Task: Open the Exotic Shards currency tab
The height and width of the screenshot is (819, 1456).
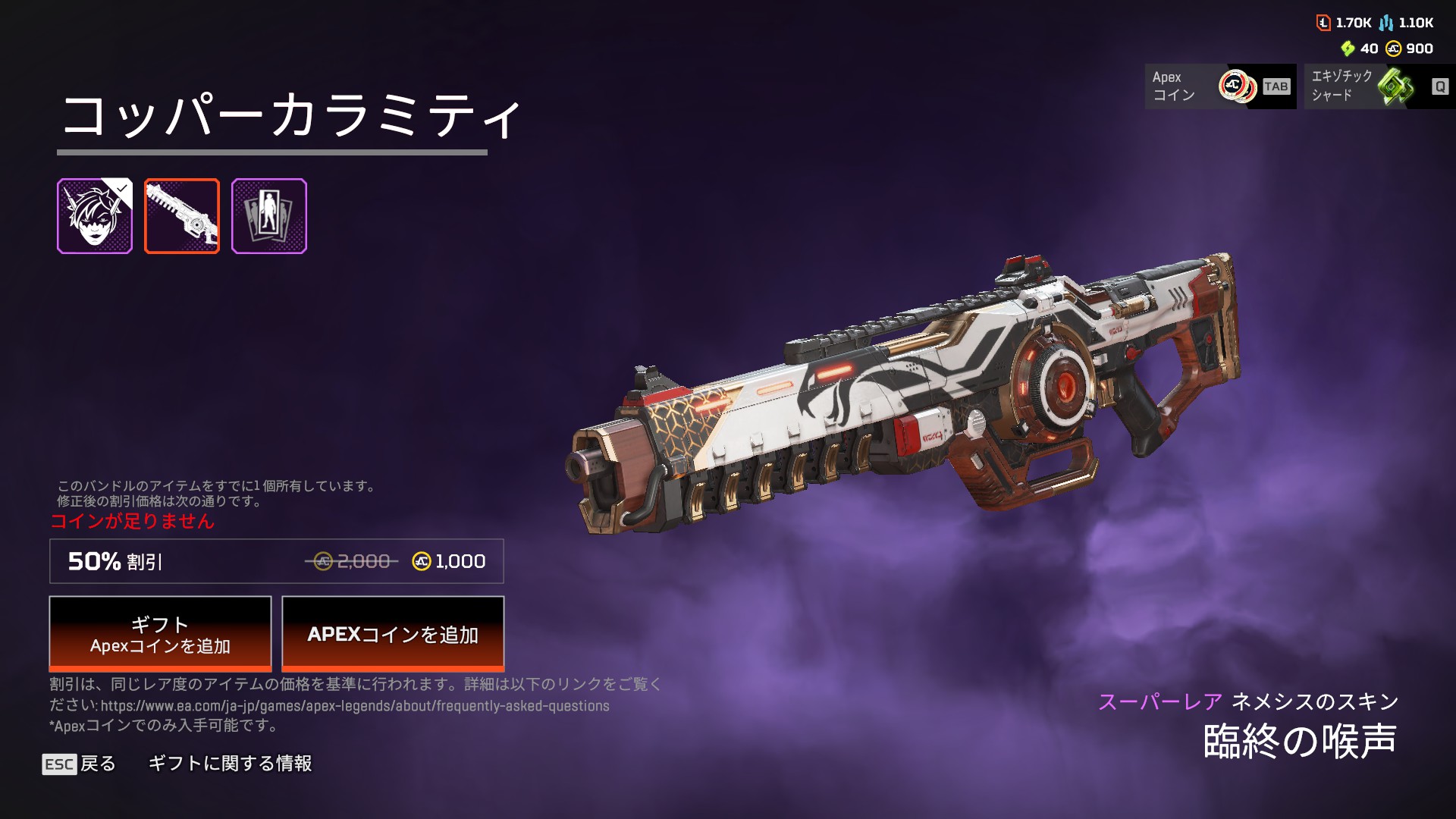Action: tap(1379, 86)
